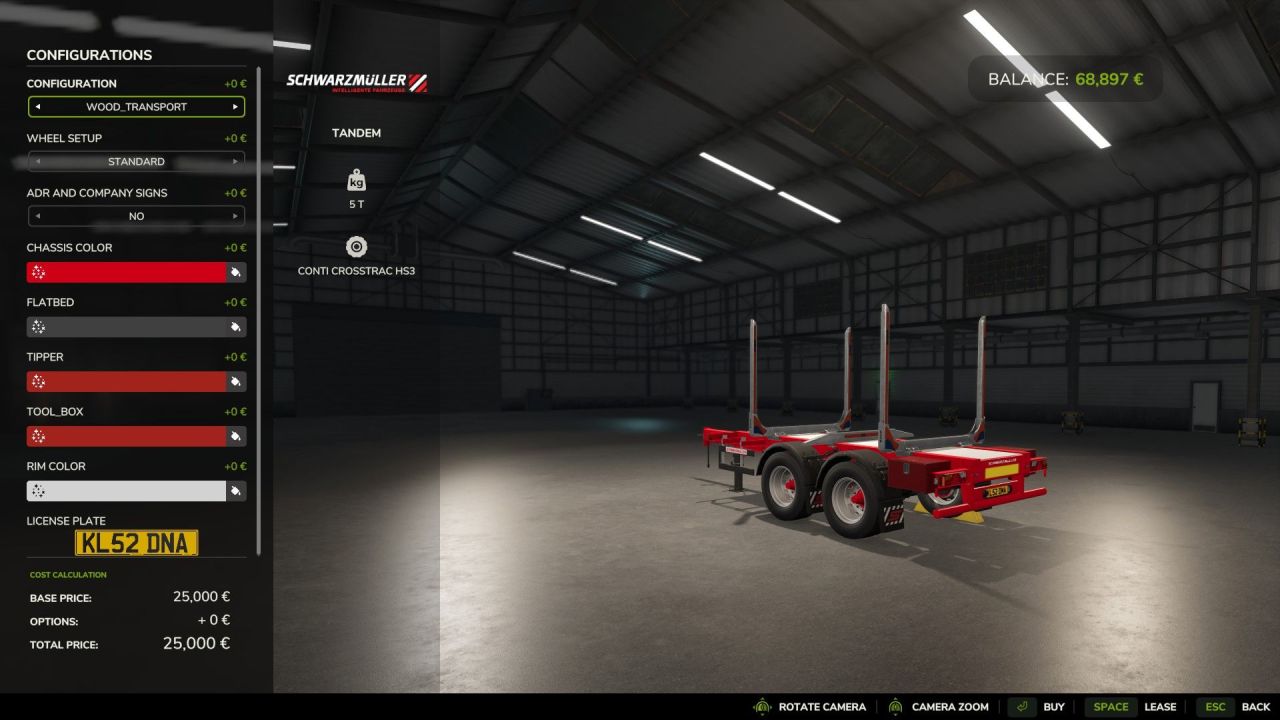Click the Camera Zoom icon
The width and height of the screenshot is (1280, 720).
(x=896, y=706)
